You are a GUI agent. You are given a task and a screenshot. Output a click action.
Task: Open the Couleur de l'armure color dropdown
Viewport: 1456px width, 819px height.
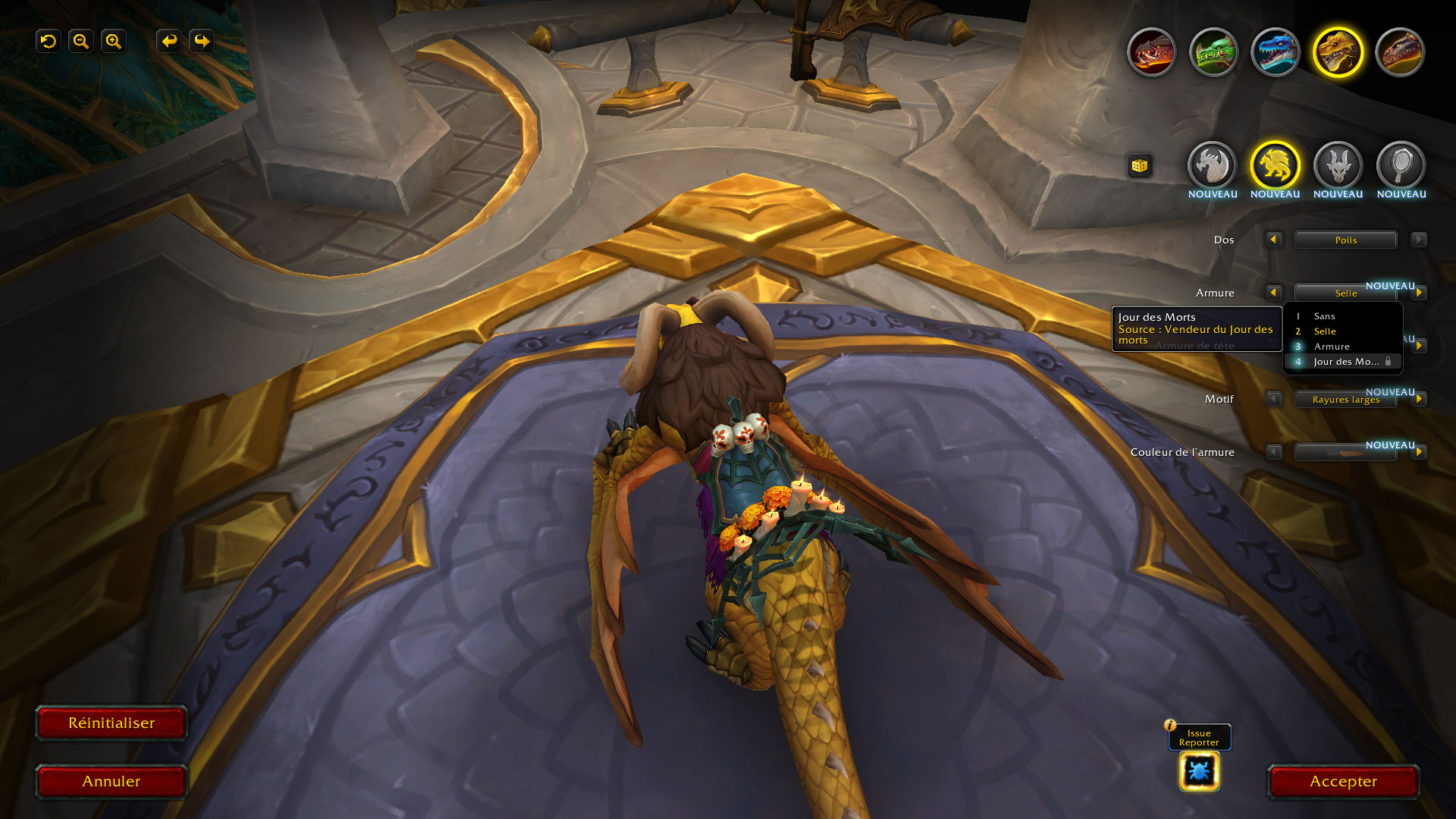1345,453
